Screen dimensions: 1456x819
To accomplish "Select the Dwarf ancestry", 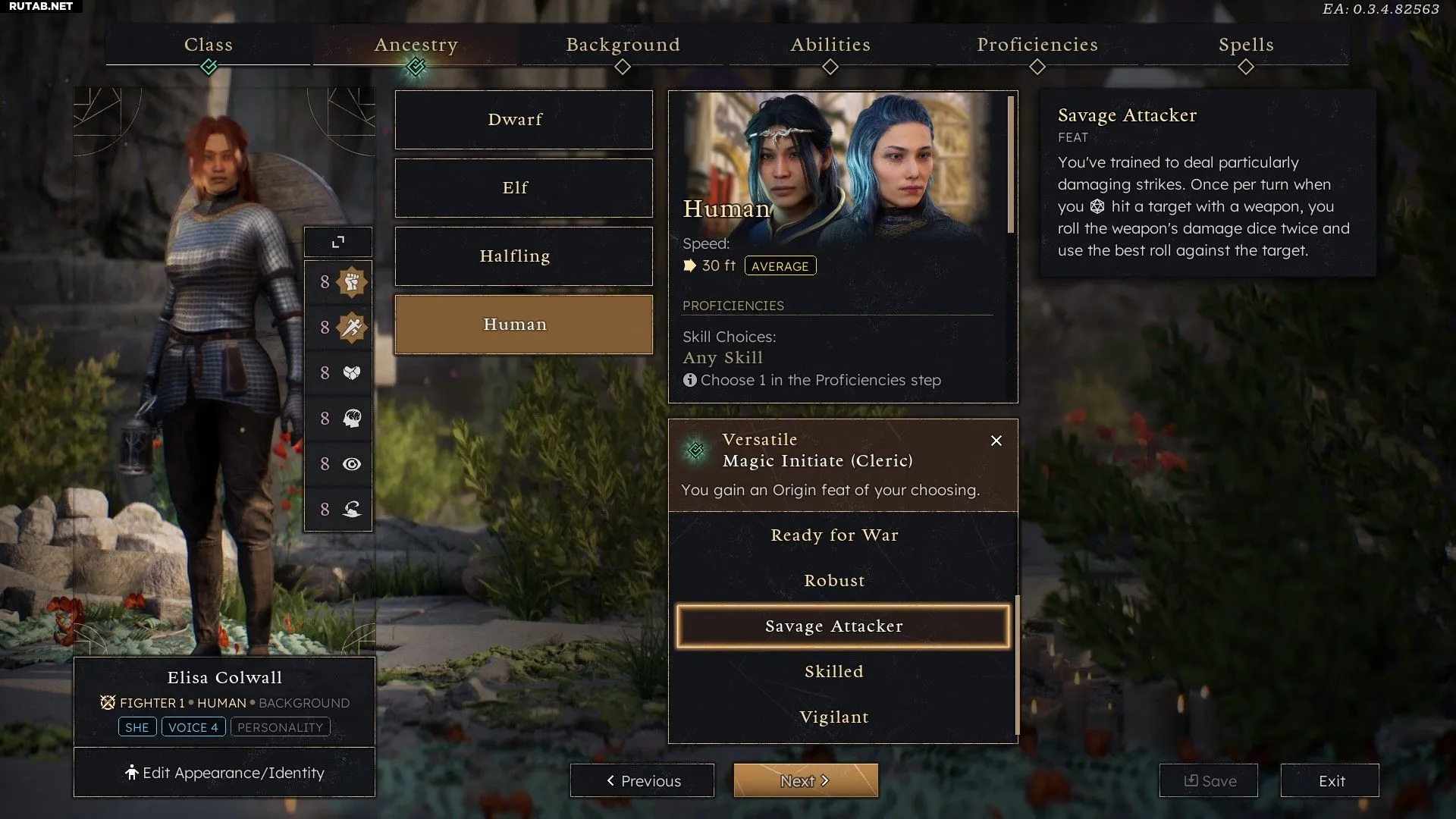I will pos(523,120).
